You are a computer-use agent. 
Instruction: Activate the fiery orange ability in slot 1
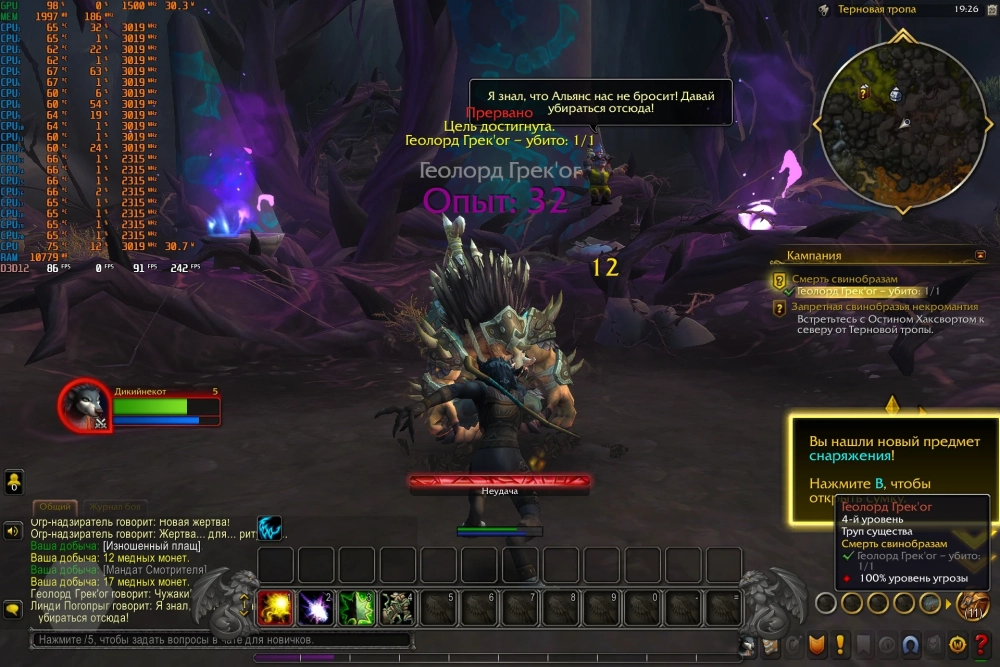(x=276, y=607)
